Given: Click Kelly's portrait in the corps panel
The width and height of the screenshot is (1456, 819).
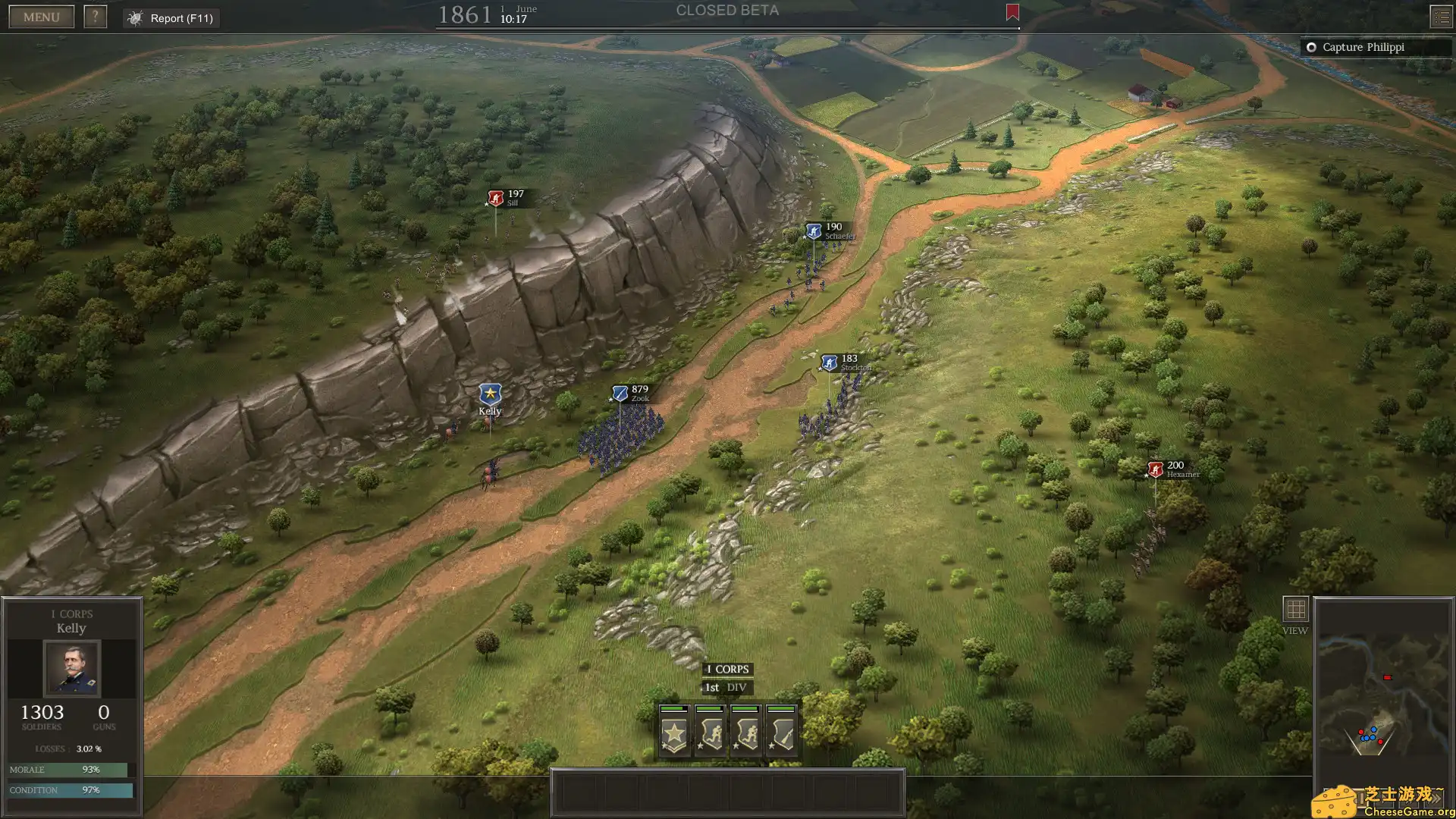Looking at the screenshot, I should [x=72, y=669].
